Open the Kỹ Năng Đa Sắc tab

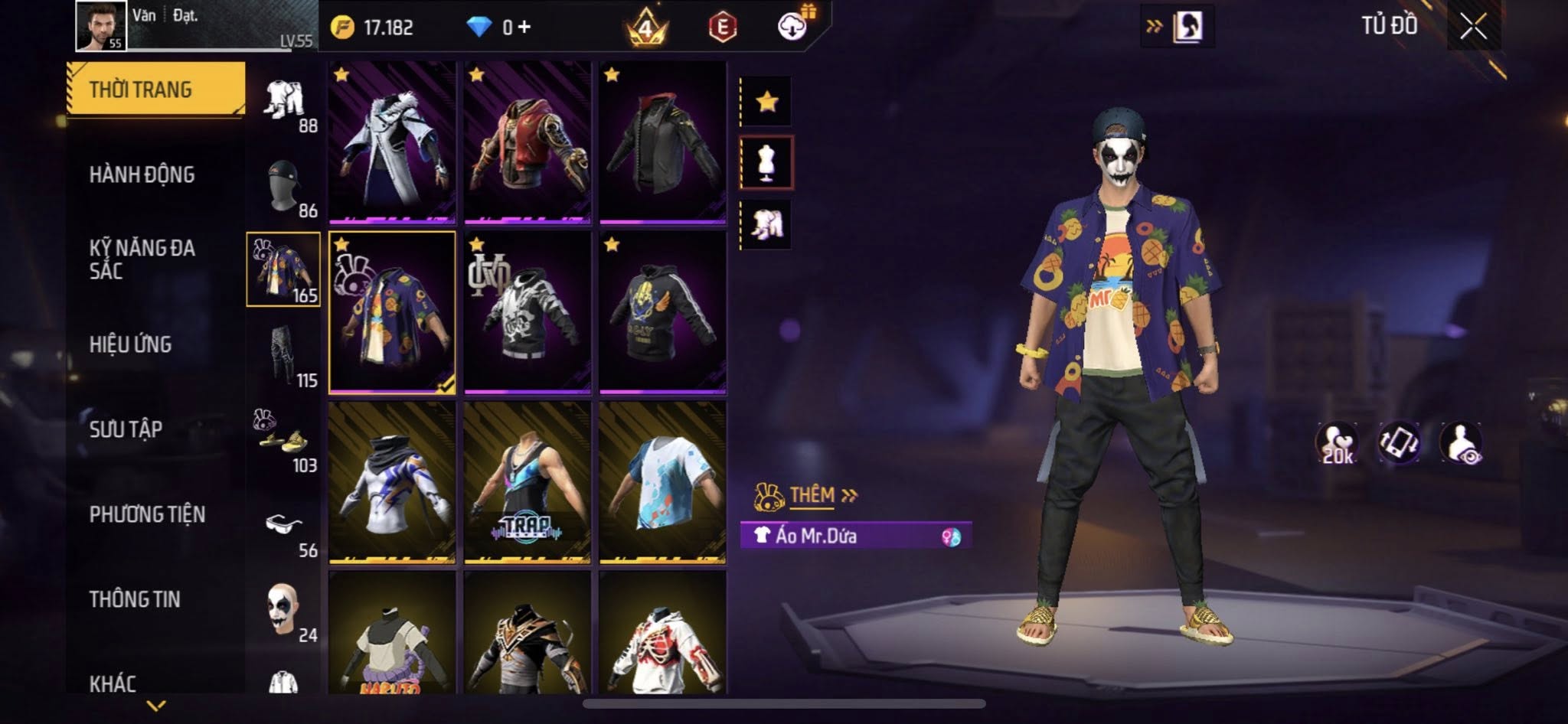(x=142, y=259)
